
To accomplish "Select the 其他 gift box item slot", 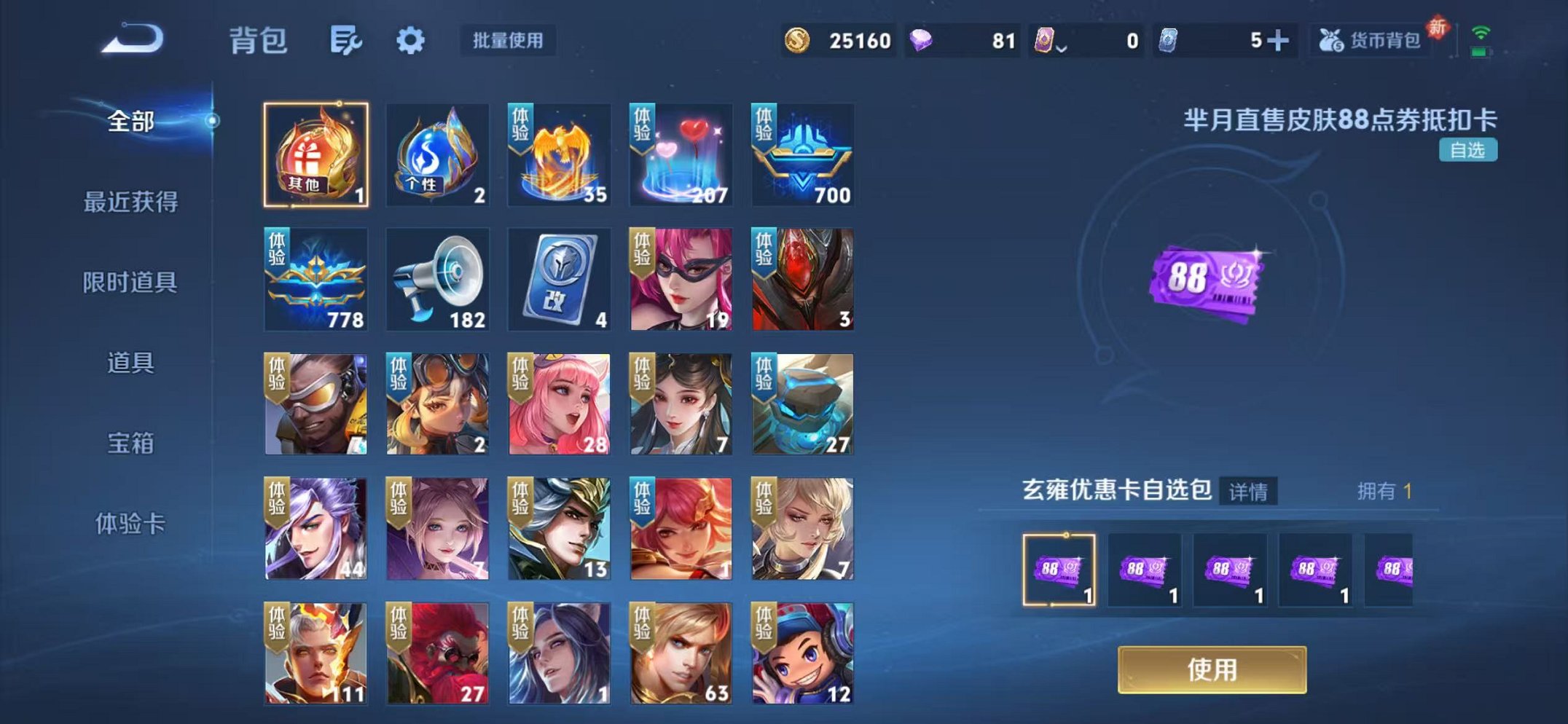I will click(315, 154).
